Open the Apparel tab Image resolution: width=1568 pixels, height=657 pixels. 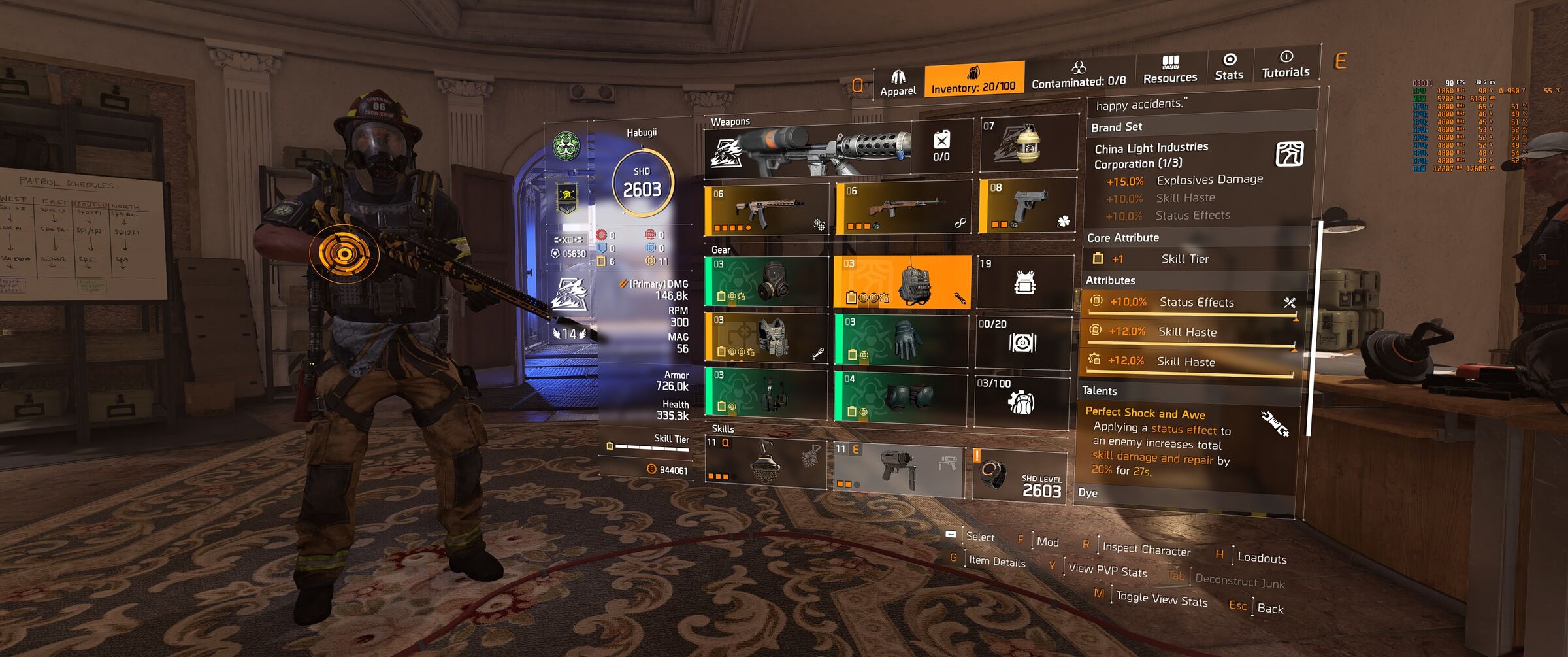(898, 83)
